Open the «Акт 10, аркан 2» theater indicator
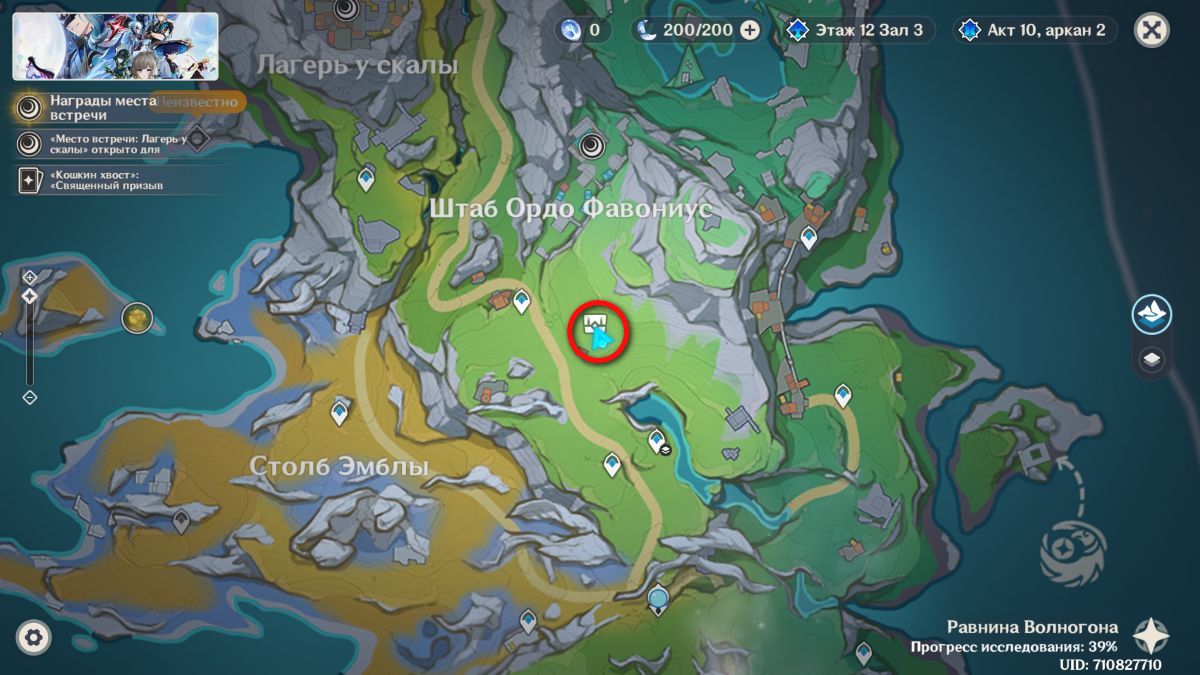This screenshot has height=675, width=1200. 1036,30
